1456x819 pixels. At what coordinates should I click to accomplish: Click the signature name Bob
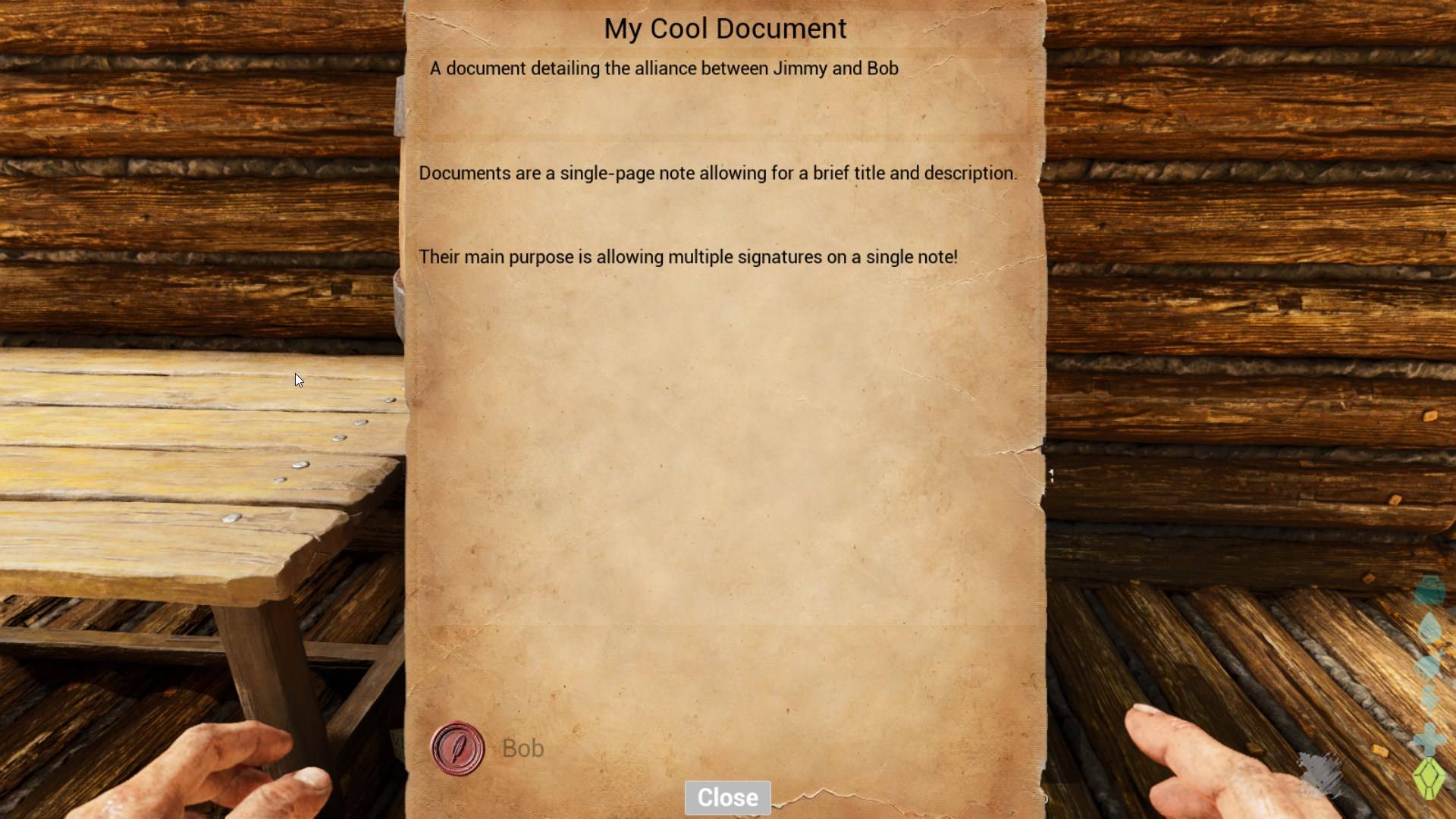(522, 748)
